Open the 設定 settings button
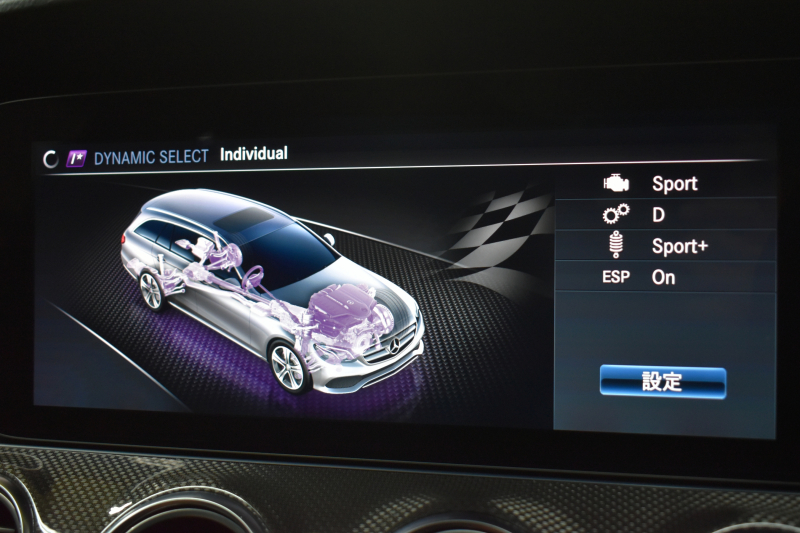The height and width of the screenshot is (533, 800). 662,382
